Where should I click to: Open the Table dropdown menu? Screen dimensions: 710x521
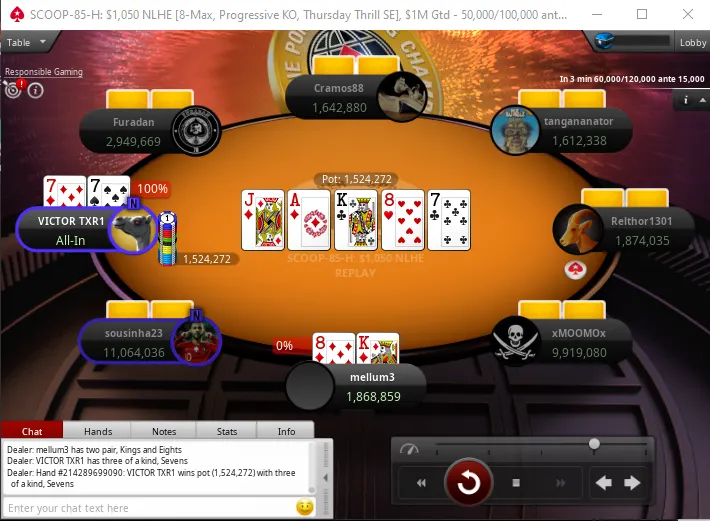pos(22,43)
